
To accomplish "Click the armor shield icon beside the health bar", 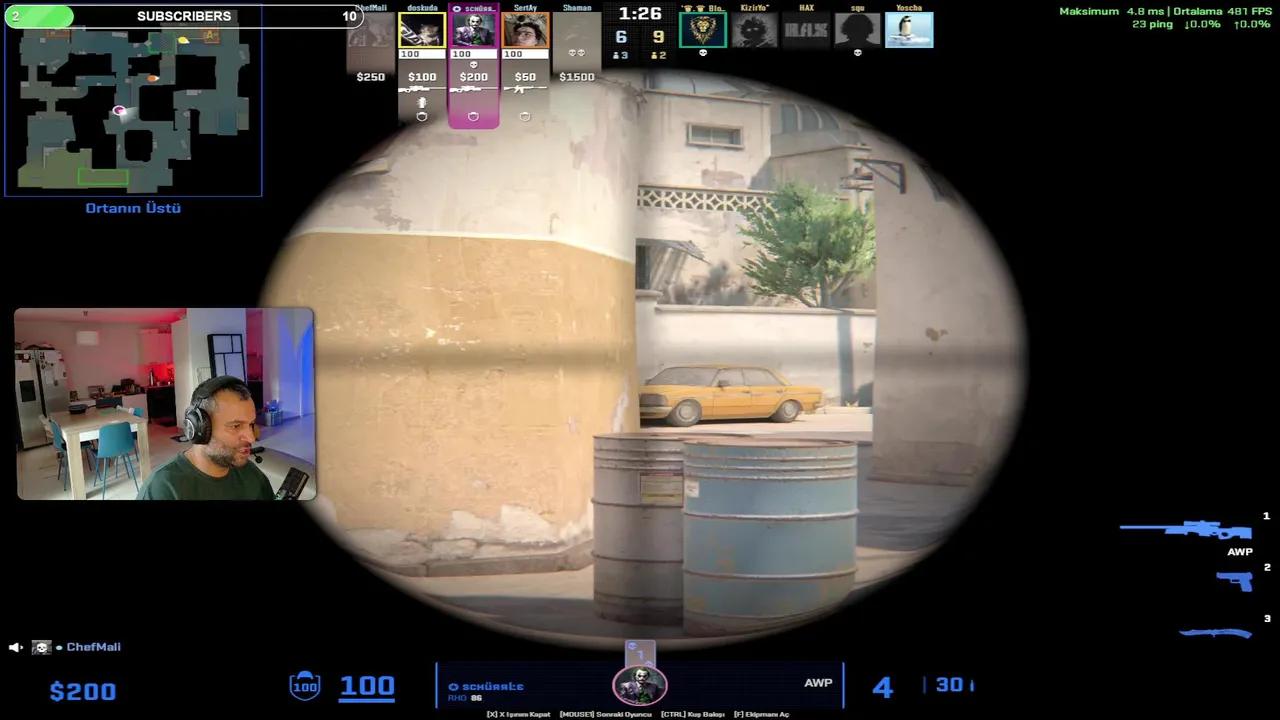I will click(x=305, y=685).
